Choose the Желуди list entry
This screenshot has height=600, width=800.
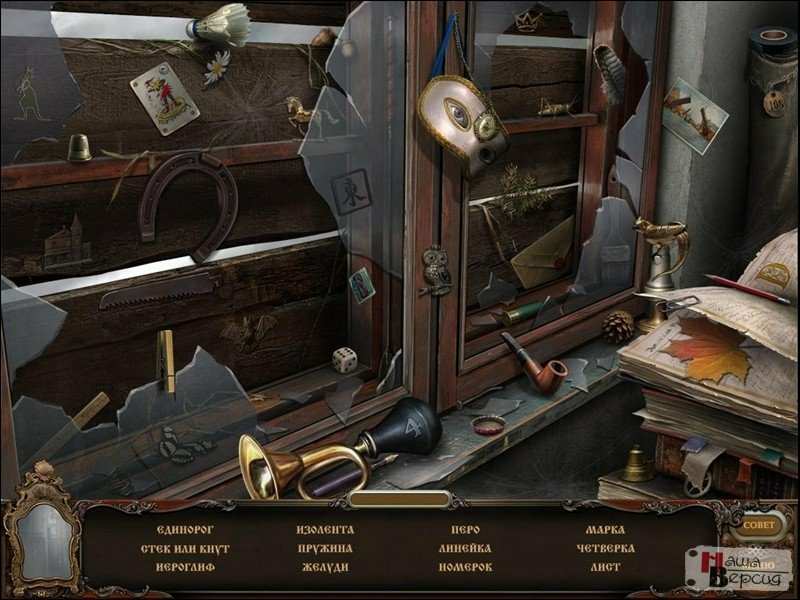(x=325, y=567)
